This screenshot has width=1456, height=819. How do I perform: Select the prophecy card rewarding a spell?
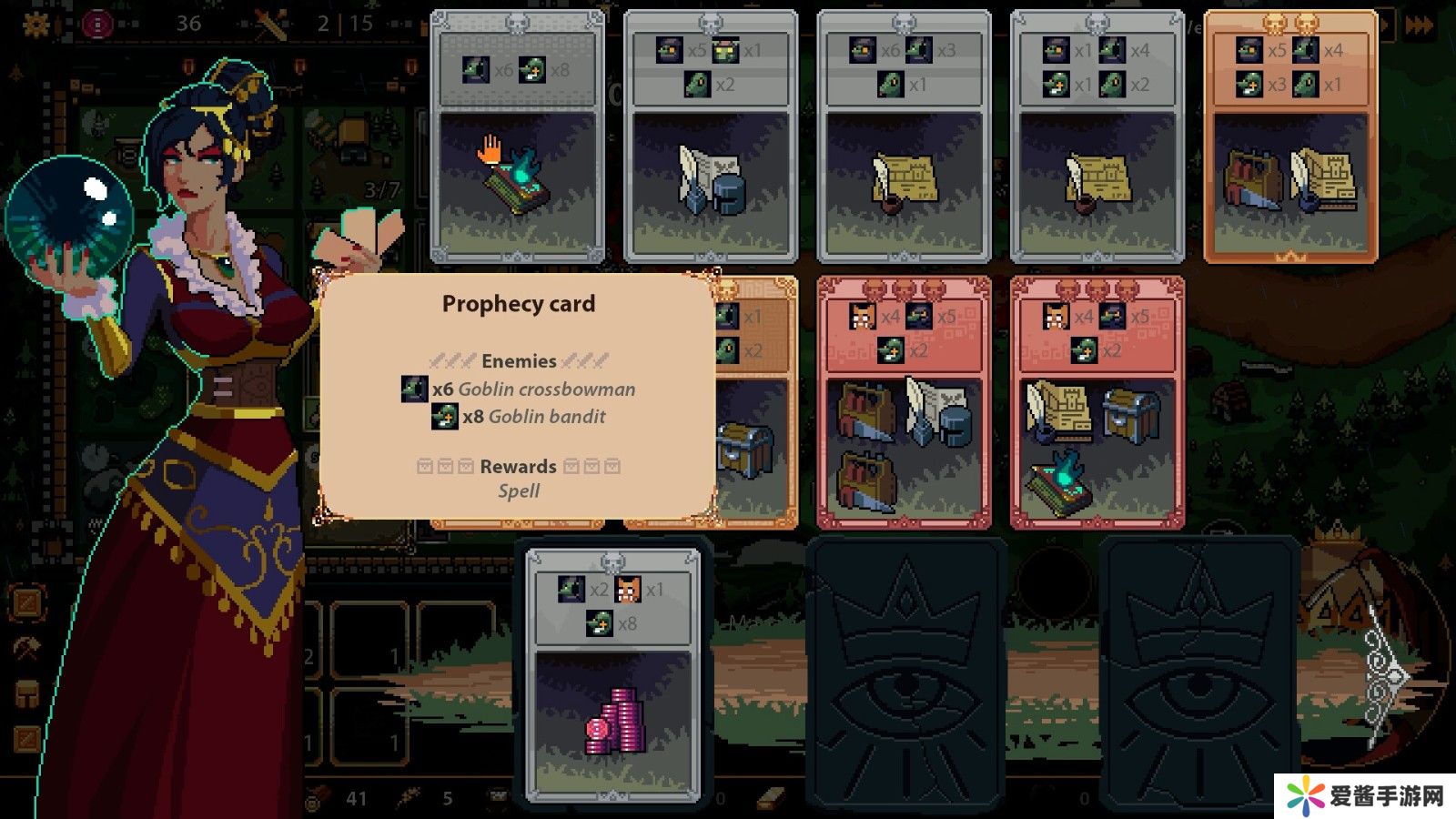tap(517, 136)
